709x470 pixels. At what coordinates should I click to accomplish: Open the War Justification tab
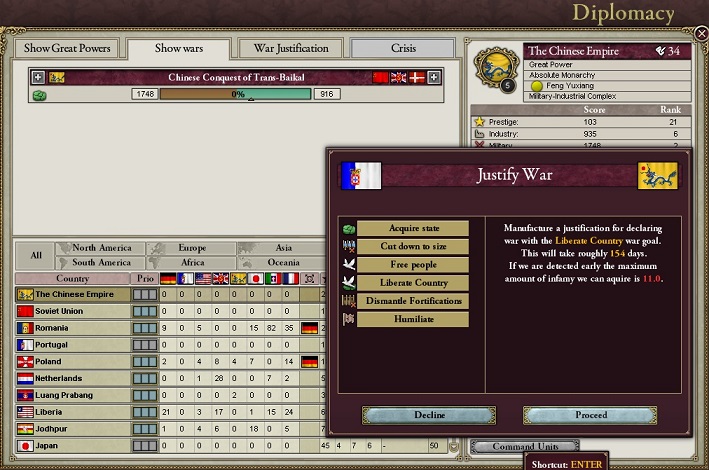(291, 48)
